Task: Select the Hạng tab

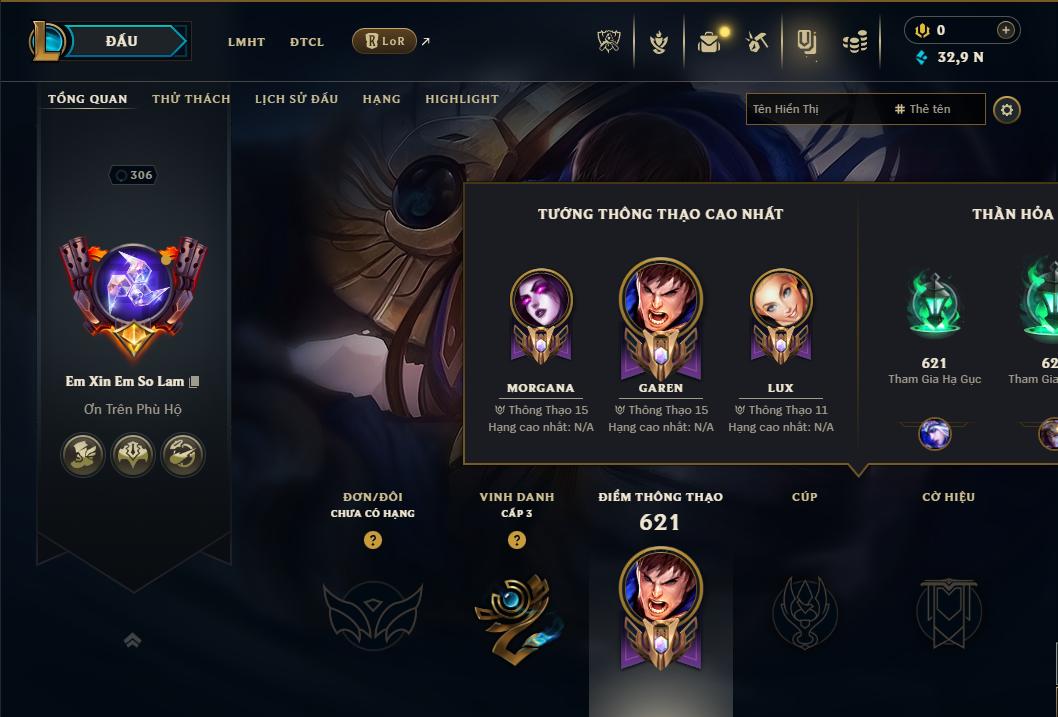Action: coord(381,99)
